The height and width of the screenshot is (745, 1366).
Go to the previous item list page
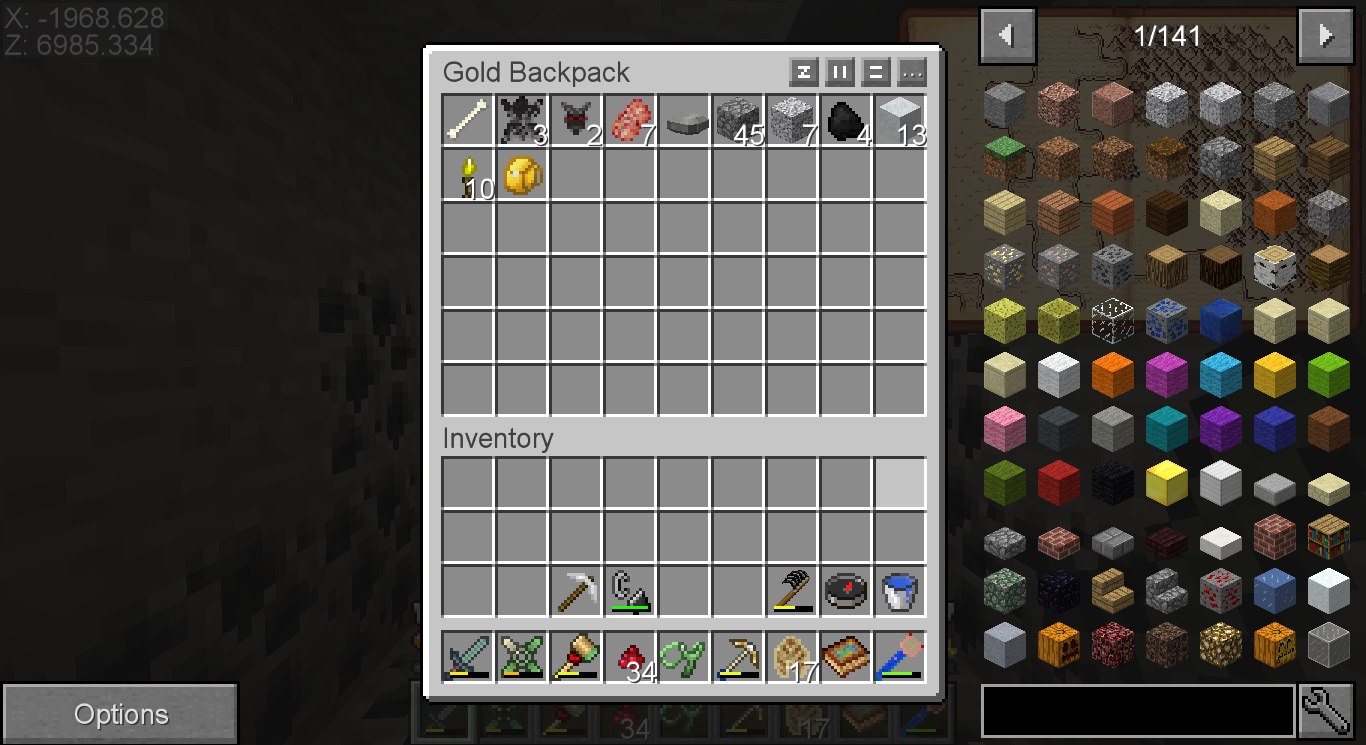coord(1007,35)
